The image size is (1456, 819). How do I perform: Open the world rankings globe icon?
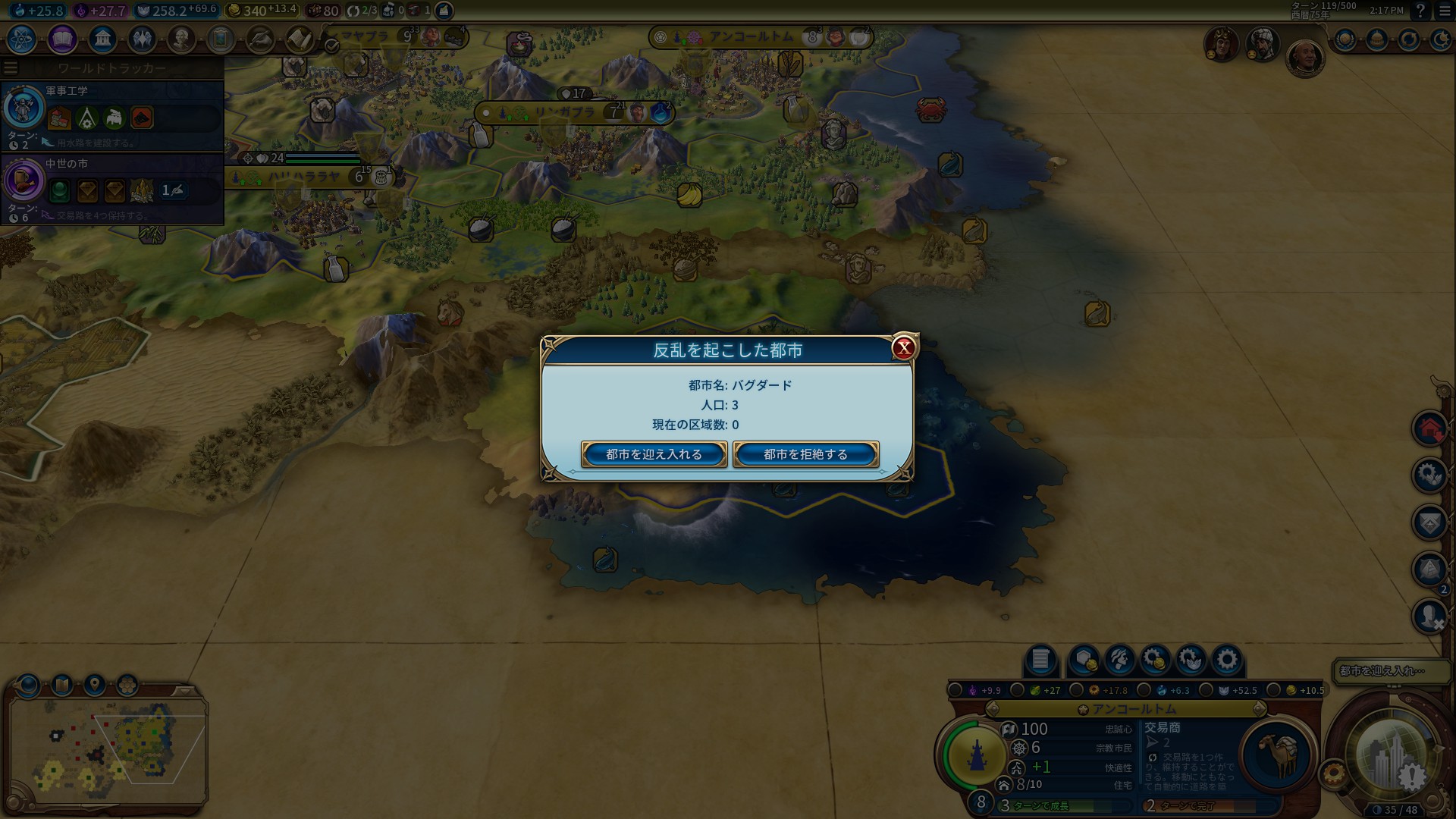point(1345,39)
